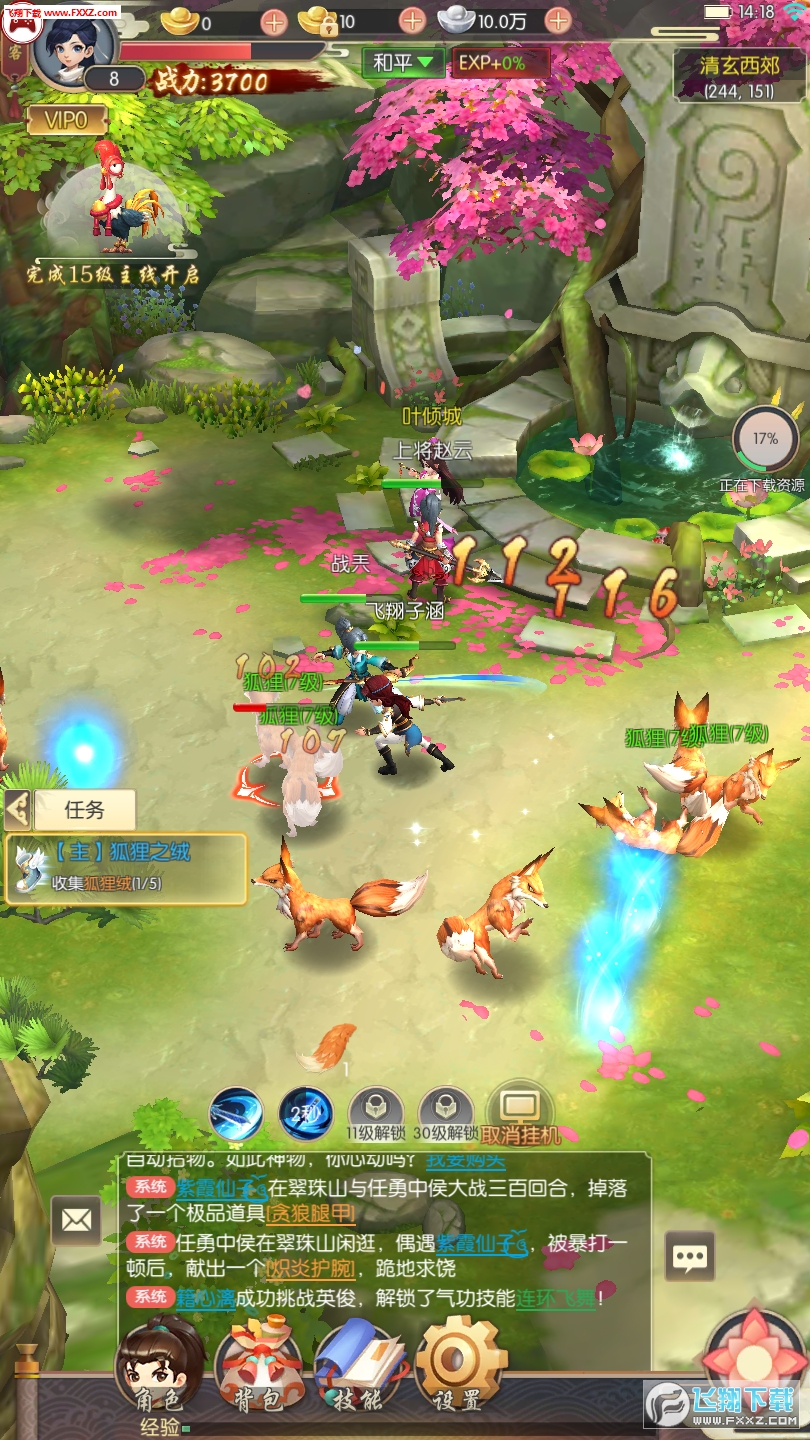Select the 任务 quest tab
This screenshot has width=810, height=1440.
tap(83, 809)
